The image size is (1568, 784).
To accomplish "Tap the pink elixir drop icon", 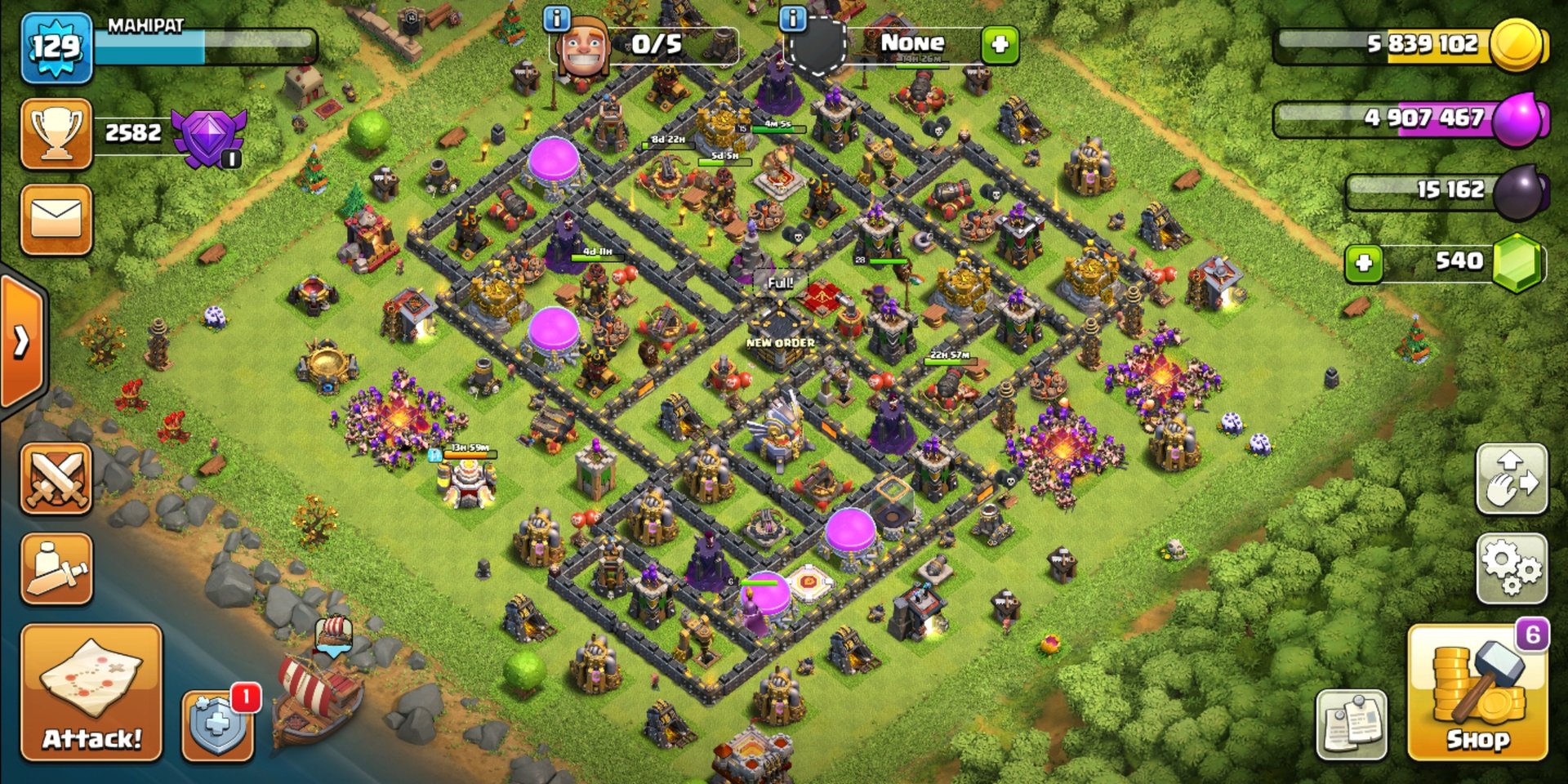I will pyautogui.click(x=1519, y=119).
